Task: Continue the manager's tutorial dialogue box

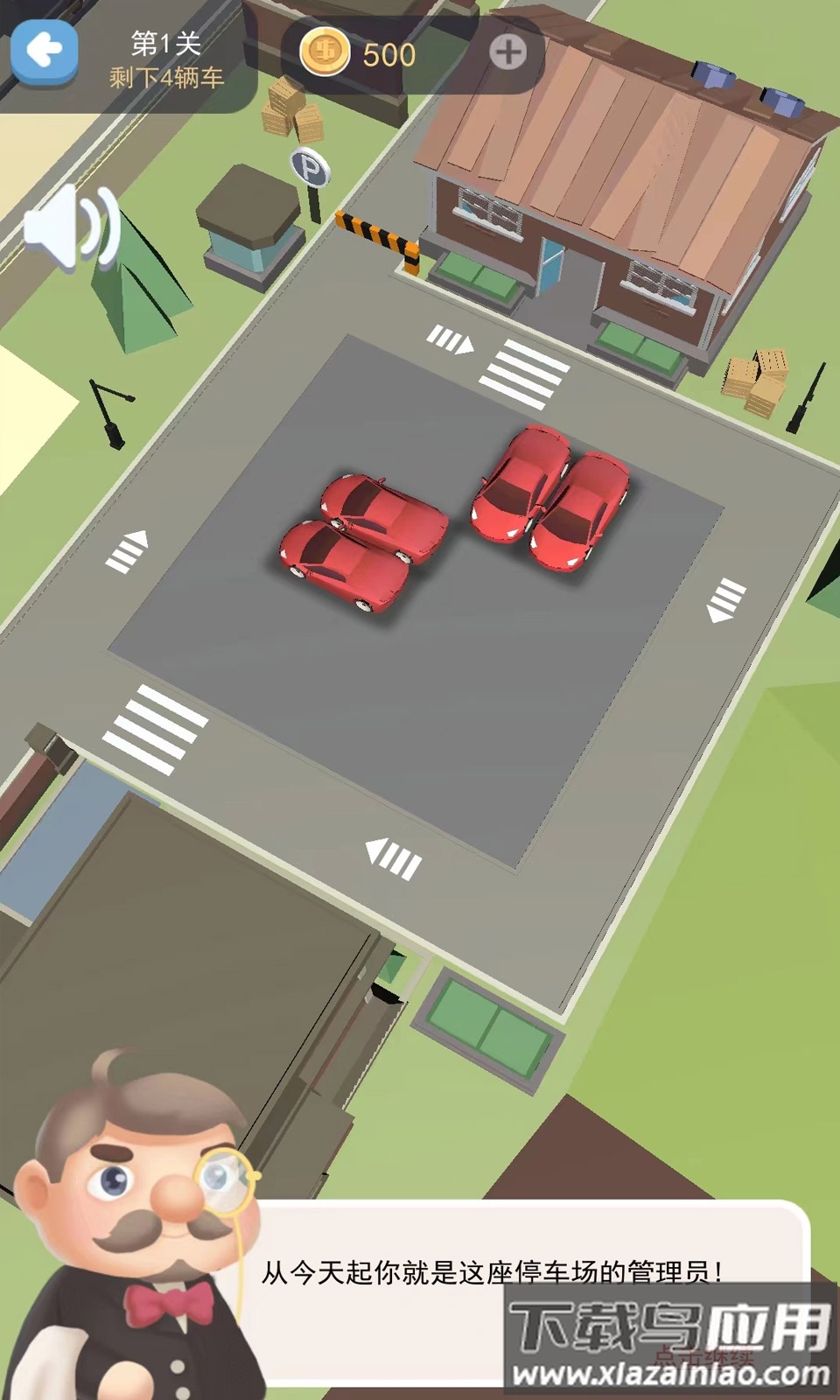Action: tap(525, 1286)
